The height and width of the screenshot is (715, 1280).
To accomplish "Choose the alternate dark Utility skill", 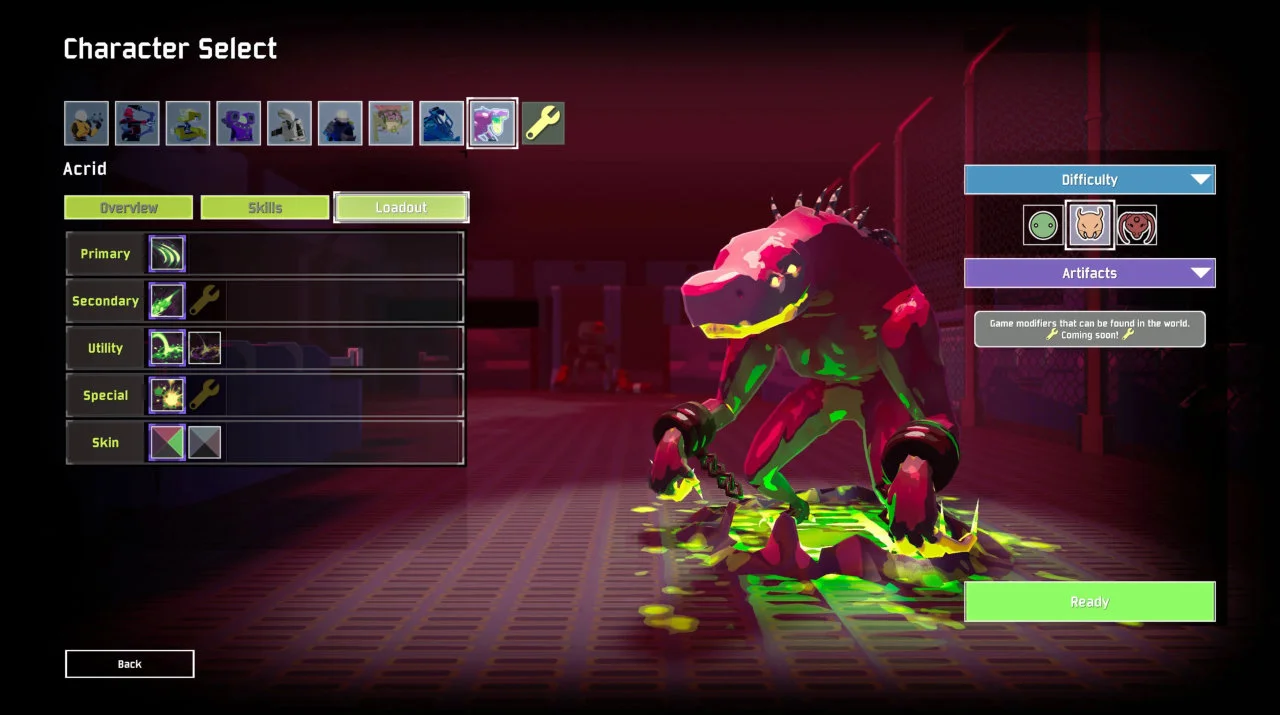I will (x=205, y=348).
